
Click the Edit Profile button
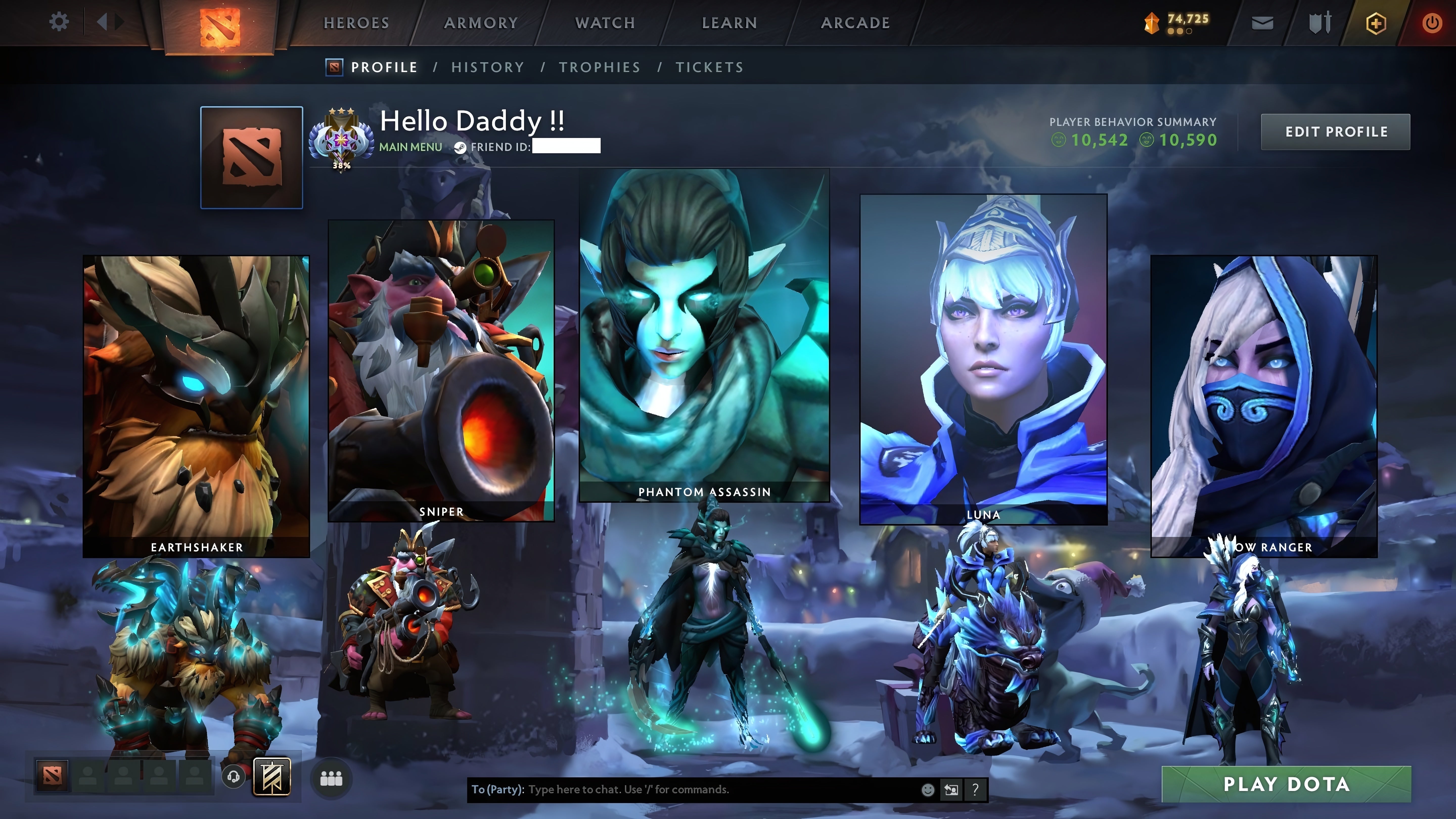click(x=1336, y=132)
